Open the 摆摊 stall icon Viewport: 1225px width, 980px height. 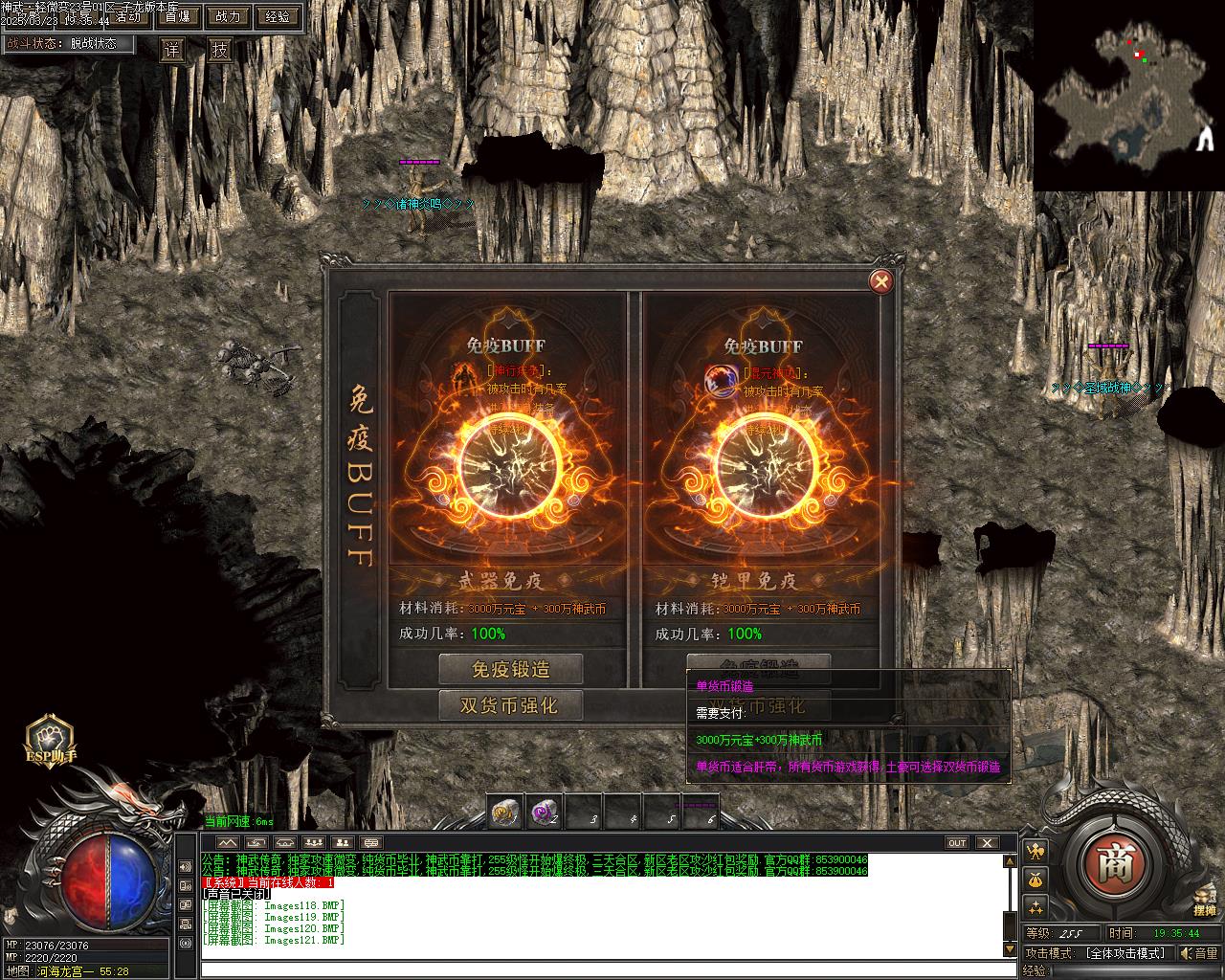[x=1204, y=898]
